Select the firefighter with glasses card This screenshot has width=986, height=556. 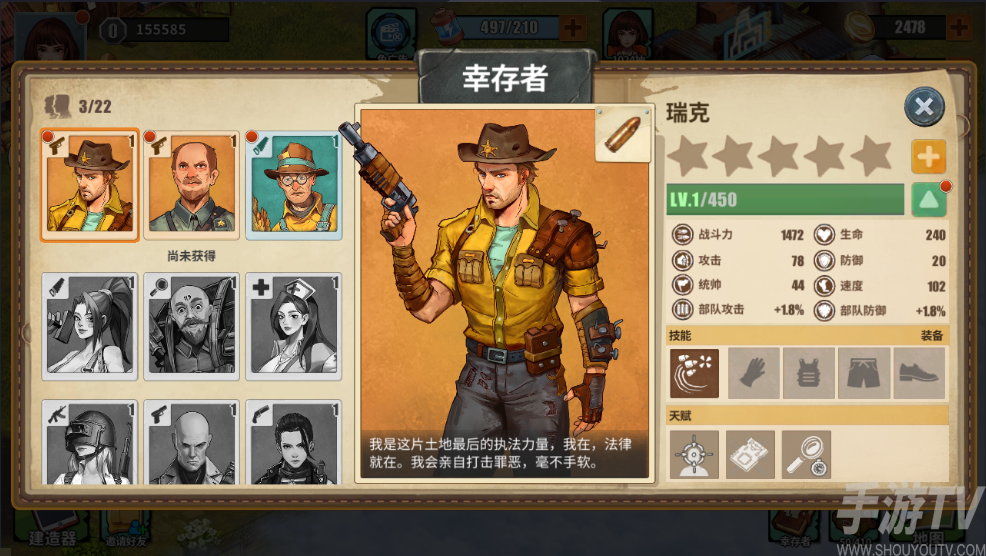click(x=294, y=185)
